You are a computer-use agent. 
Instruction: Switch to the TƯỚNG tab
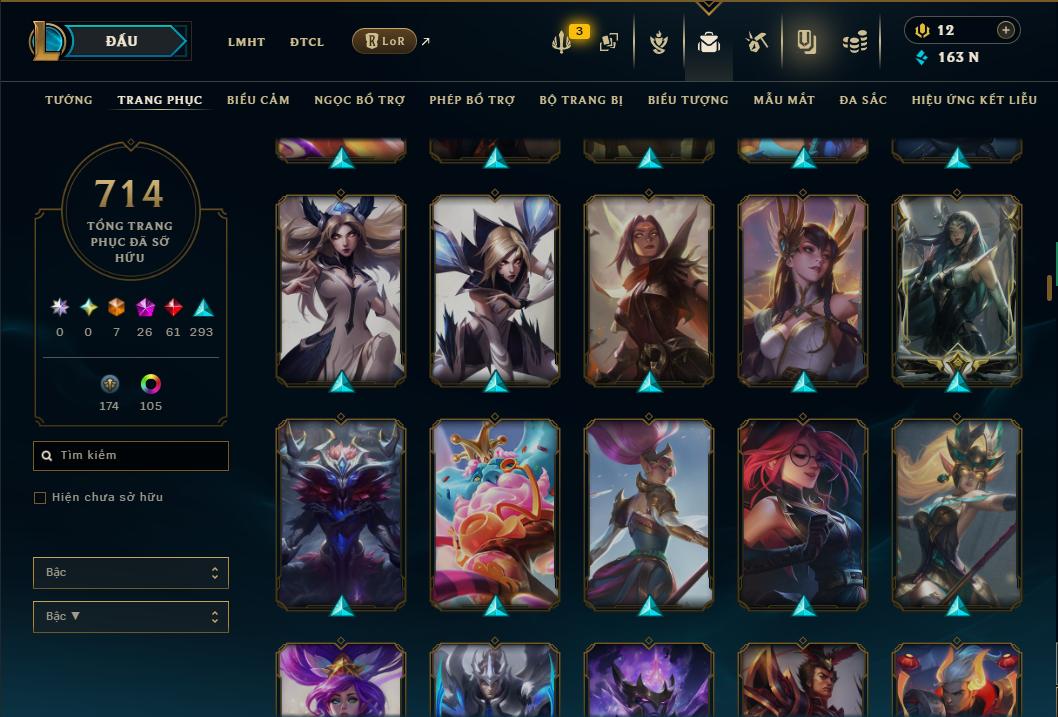tap(69, 100)
